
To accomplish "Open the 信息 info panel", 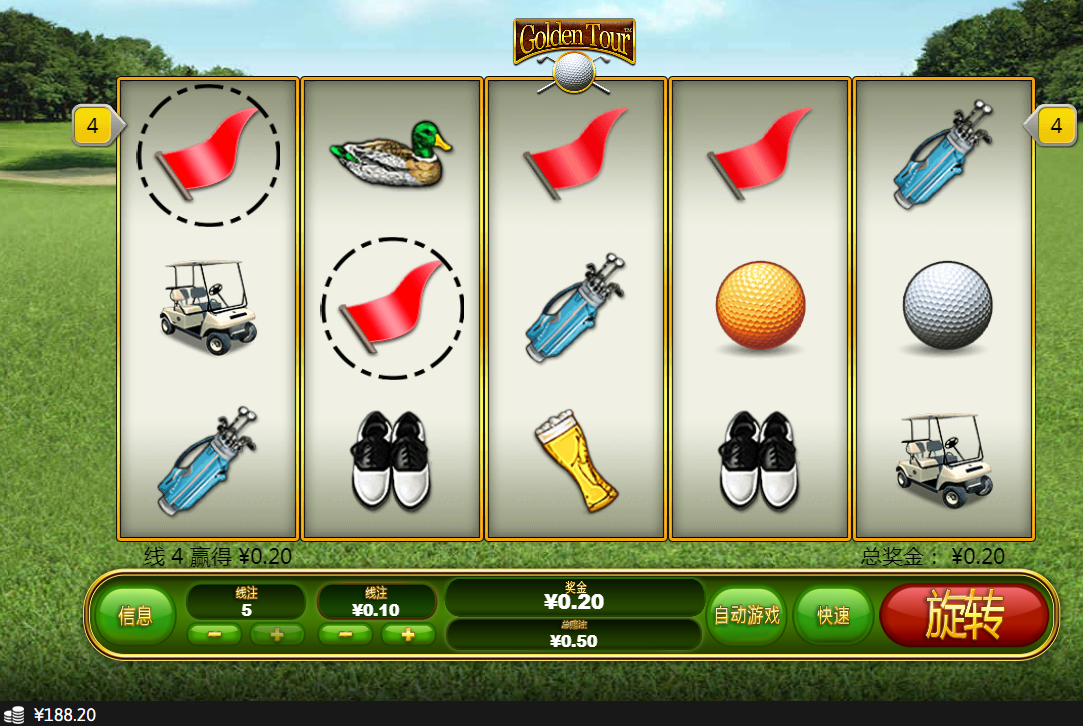I will pyautogui.click(x=135, y=616).
